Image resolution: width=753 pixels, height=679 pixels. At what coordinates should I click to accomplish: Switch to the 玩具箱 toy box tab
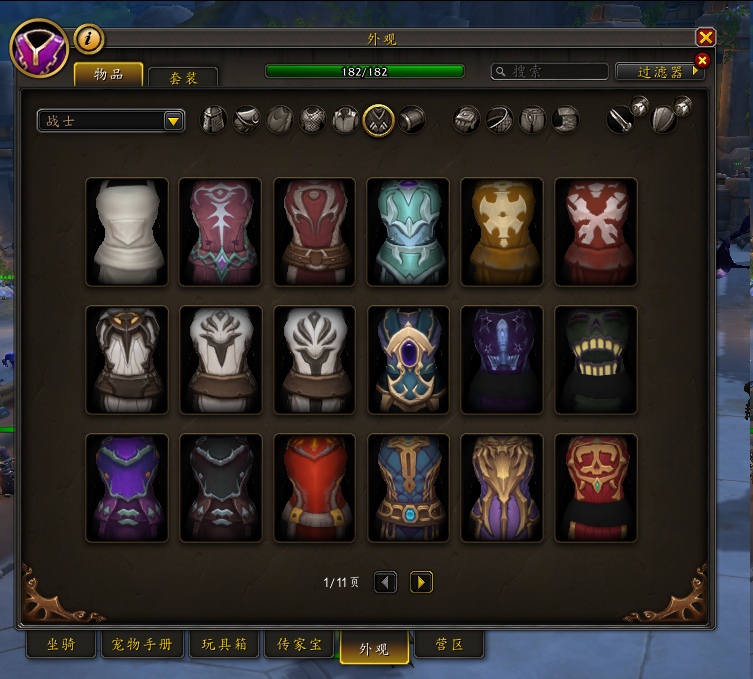[x=223, y=645]
